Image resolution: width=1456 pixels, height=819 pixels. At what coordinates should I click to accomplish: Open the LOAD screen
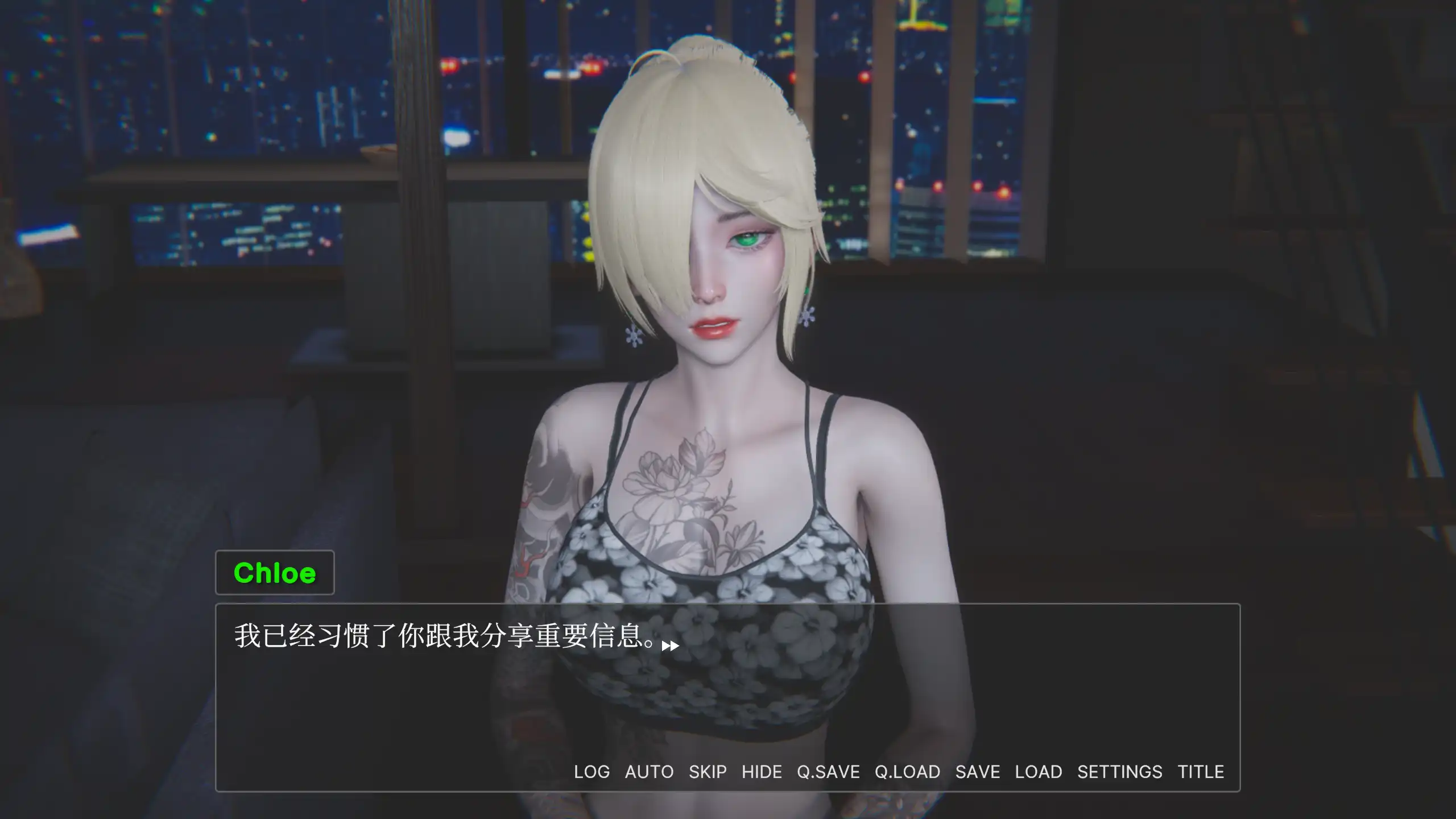pyautogui.click(x=1039, y=772)
